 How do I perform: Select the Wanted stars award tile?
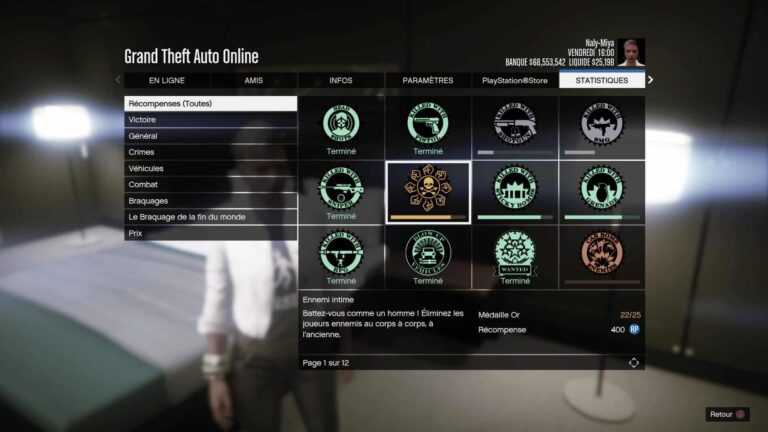[x=515, y=256]
